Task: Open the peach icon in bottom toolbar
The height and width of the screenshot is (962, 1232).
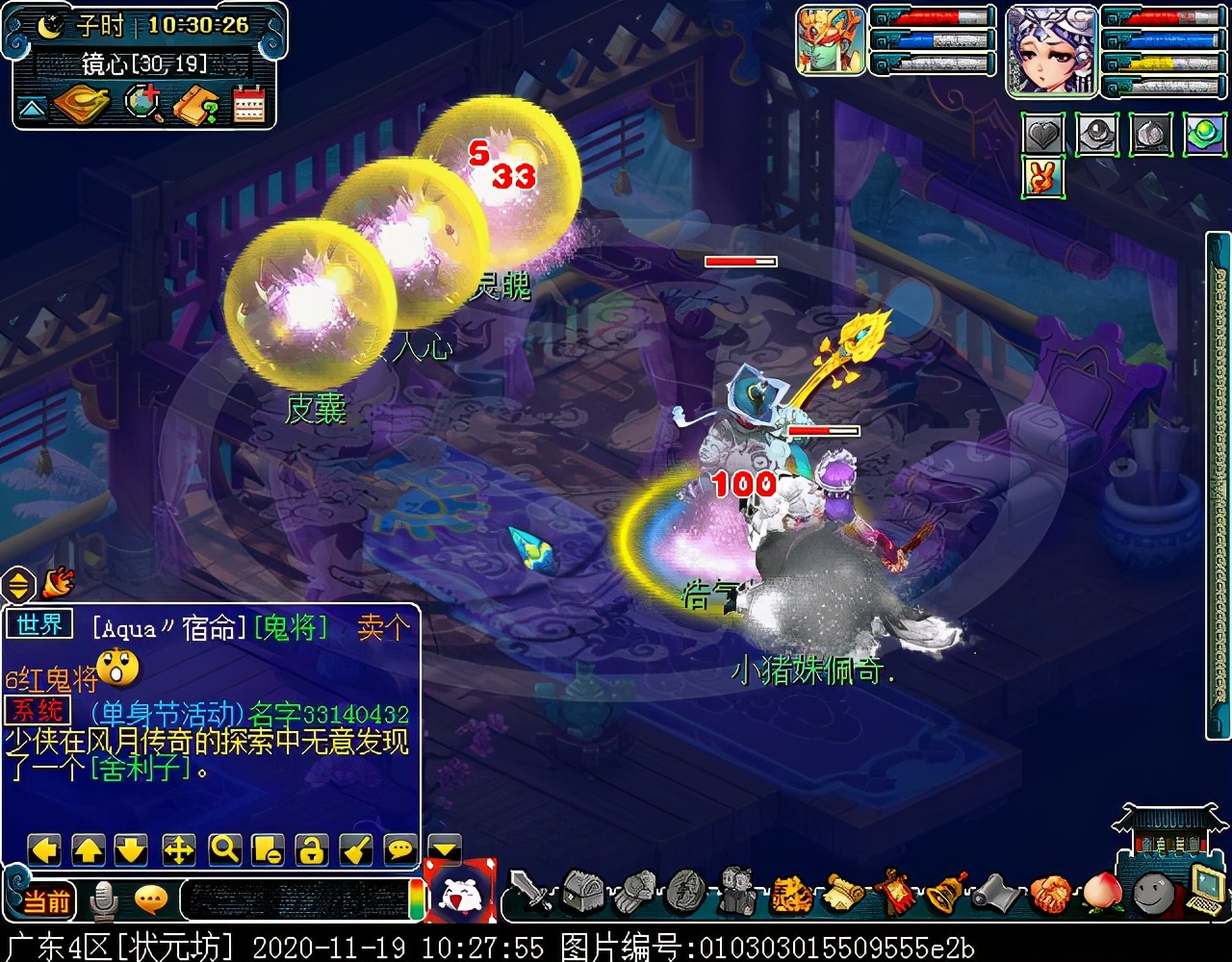Action: coord(1101,893)
